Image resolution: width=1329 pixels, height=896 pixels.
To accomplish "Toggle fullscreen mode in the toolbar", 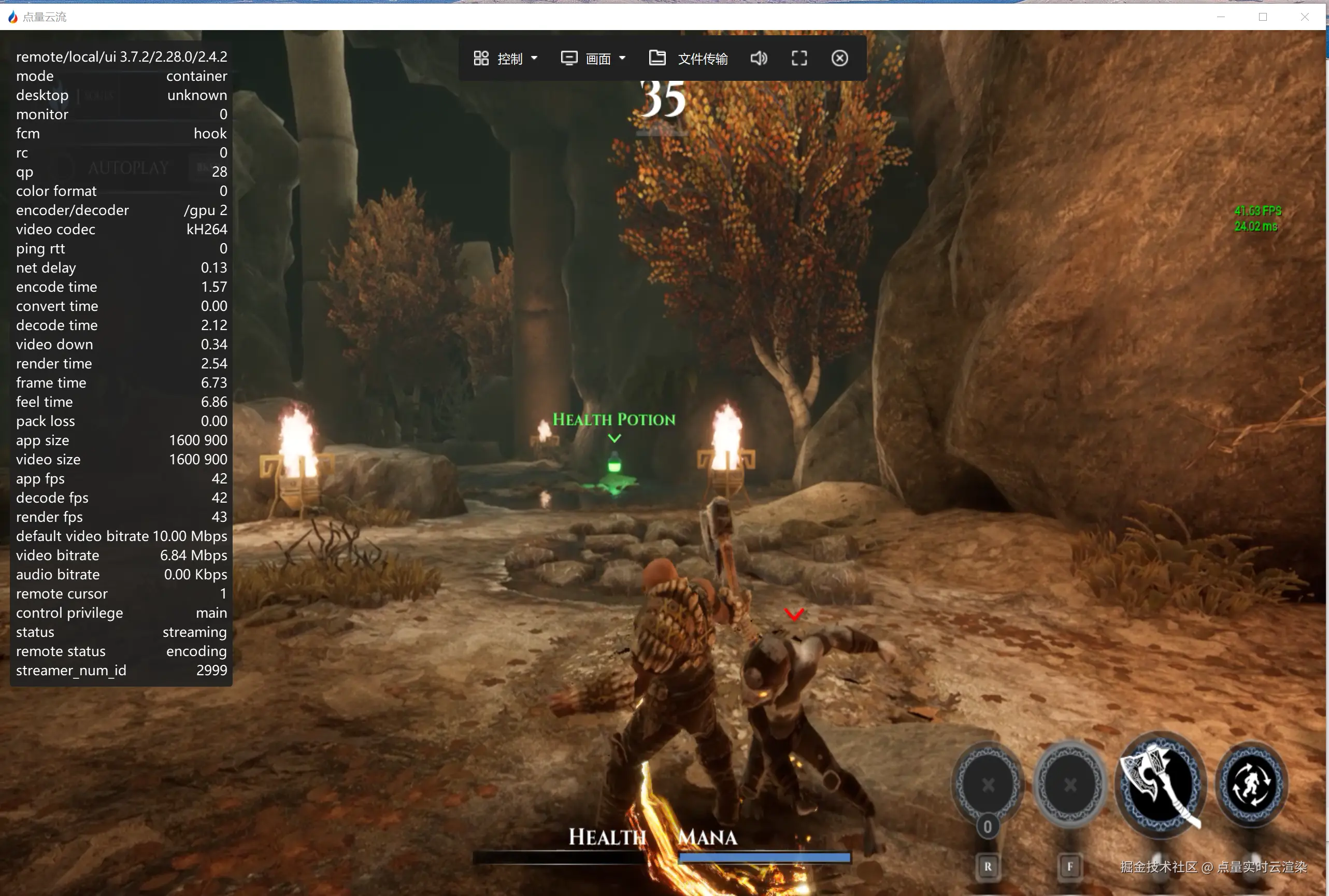I will [x=798, y=58].
